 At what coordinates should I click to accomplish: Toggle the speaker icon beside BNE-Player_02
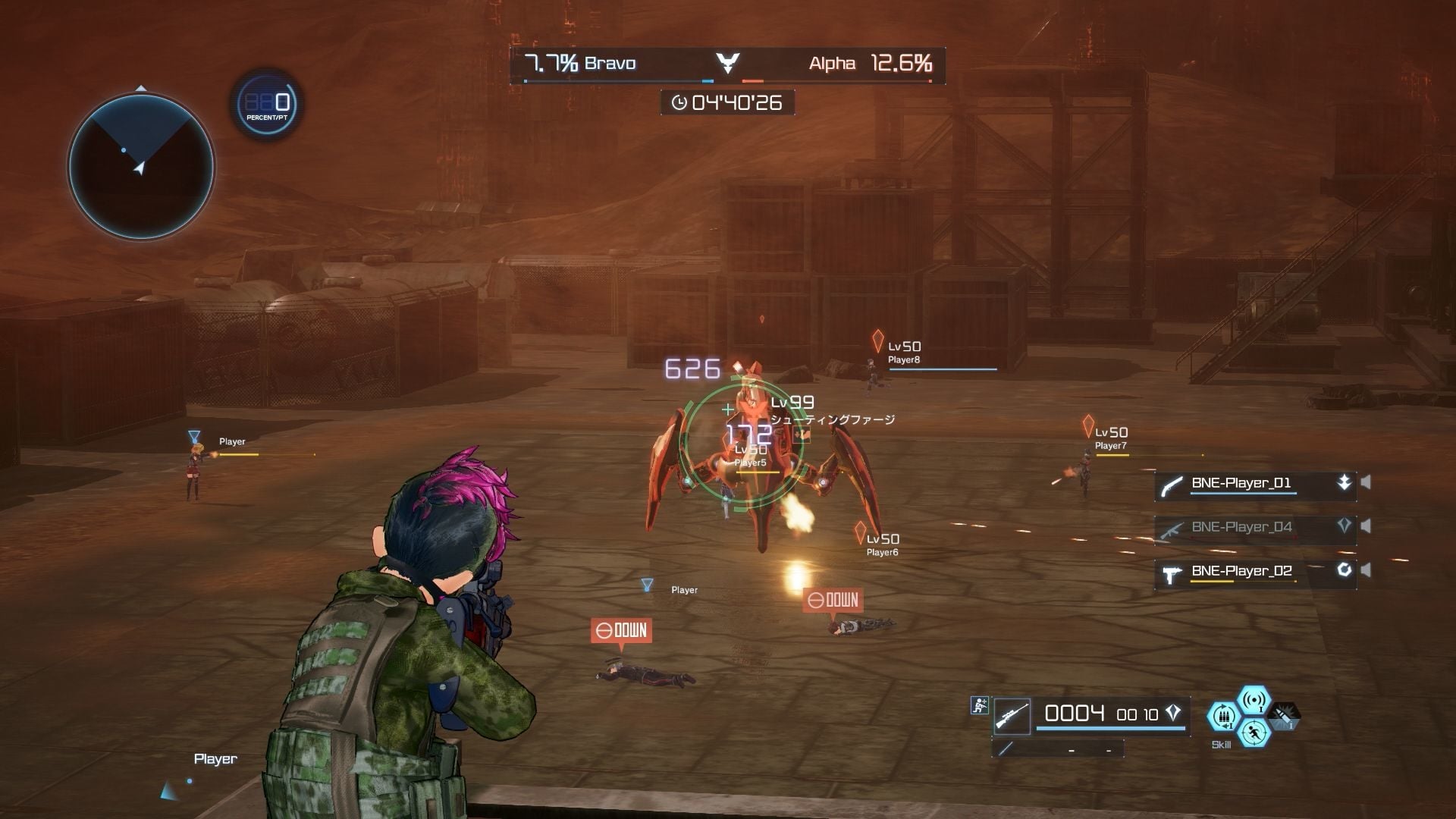[x=1366, y=570]
